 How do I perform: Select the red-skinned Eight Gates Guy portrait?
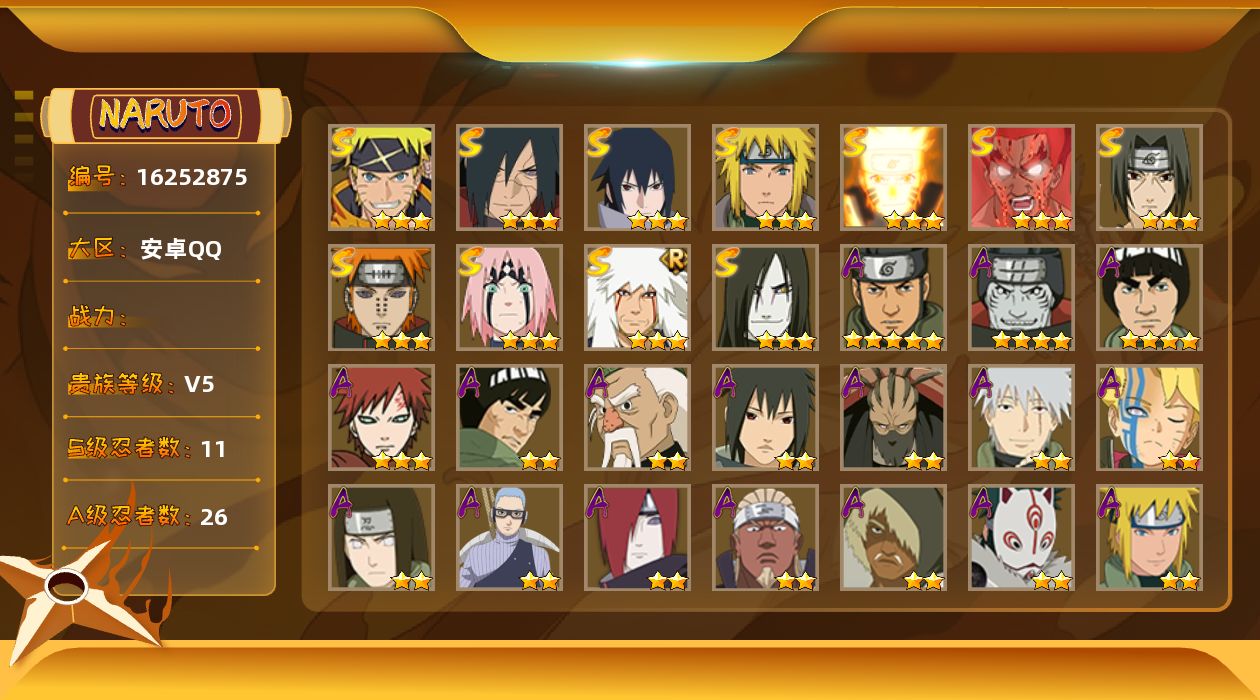[1021, 177]
